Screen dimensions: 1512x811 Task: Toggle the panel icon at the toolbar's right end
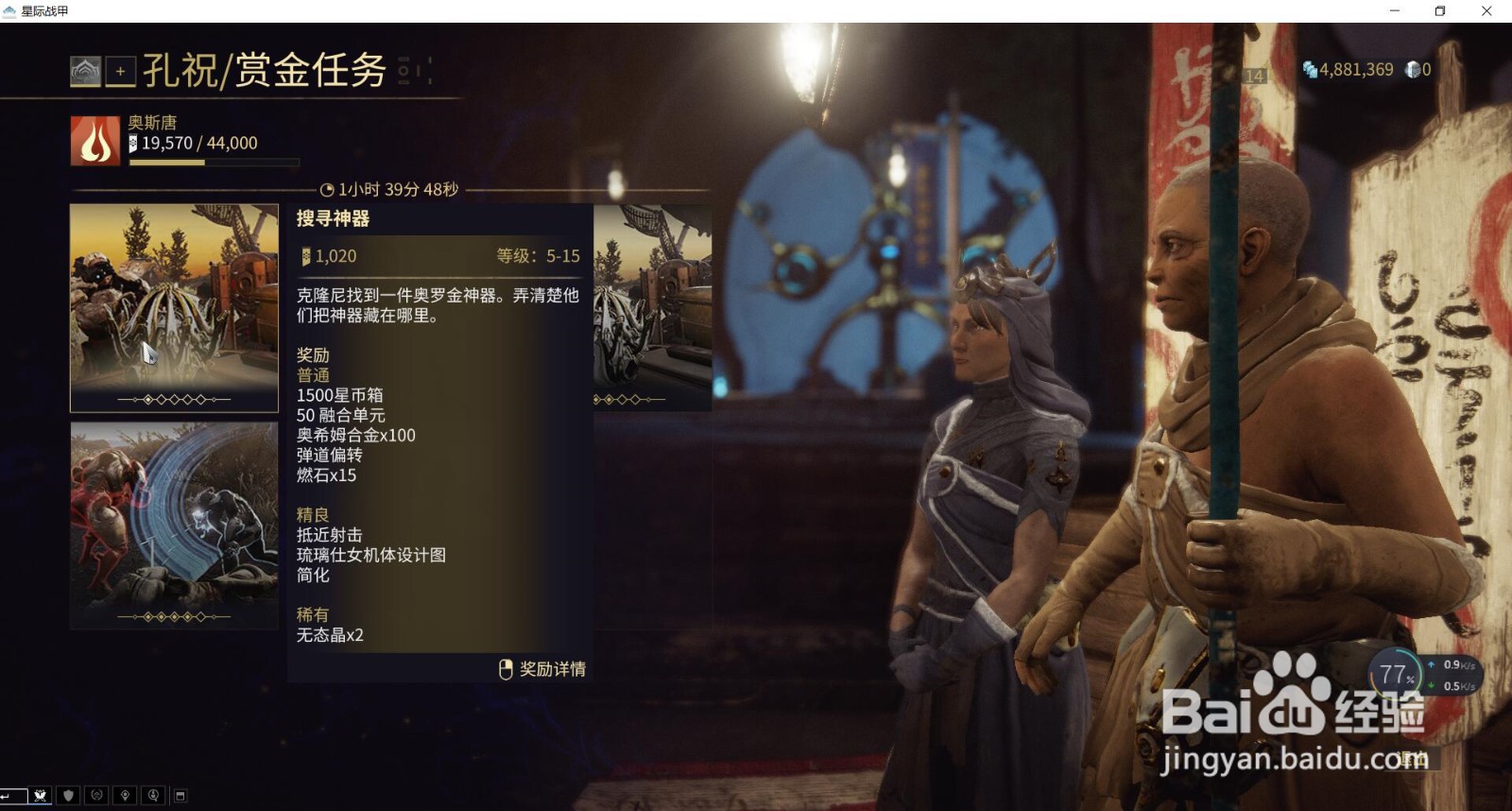click(180, 795)
